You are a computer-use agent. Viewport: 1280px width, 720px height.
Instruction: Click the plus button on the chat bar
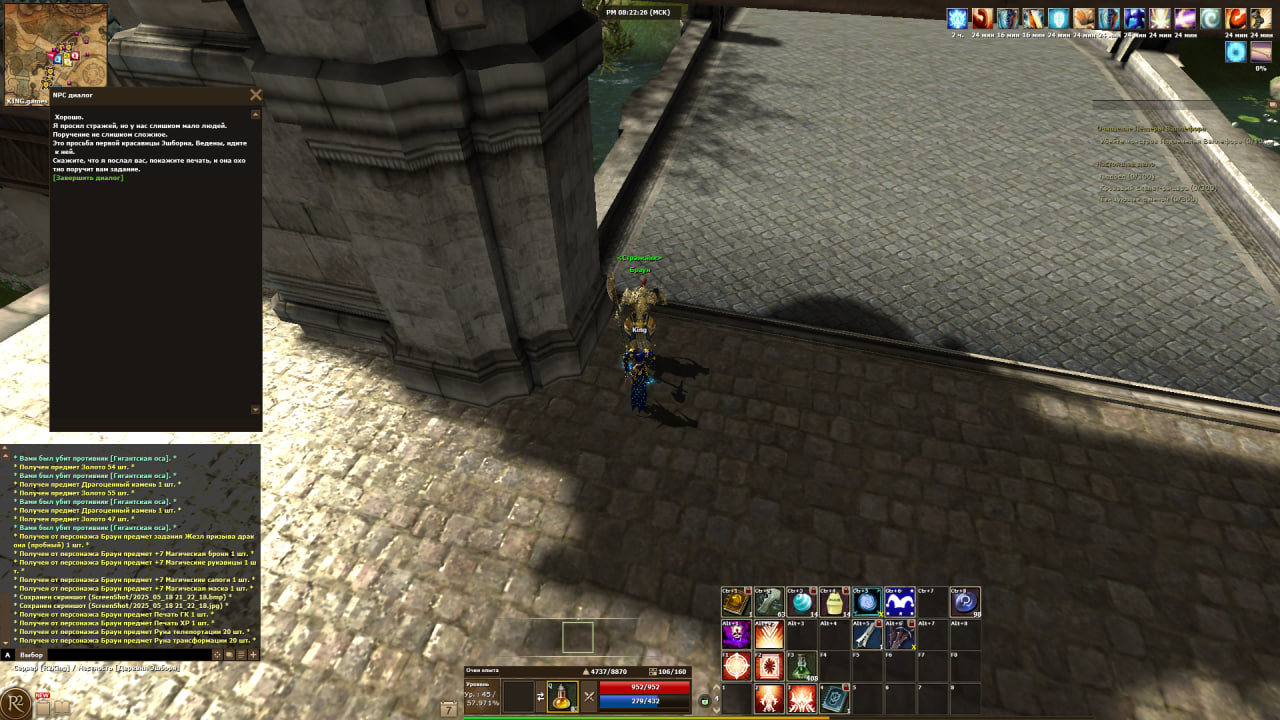253,655
